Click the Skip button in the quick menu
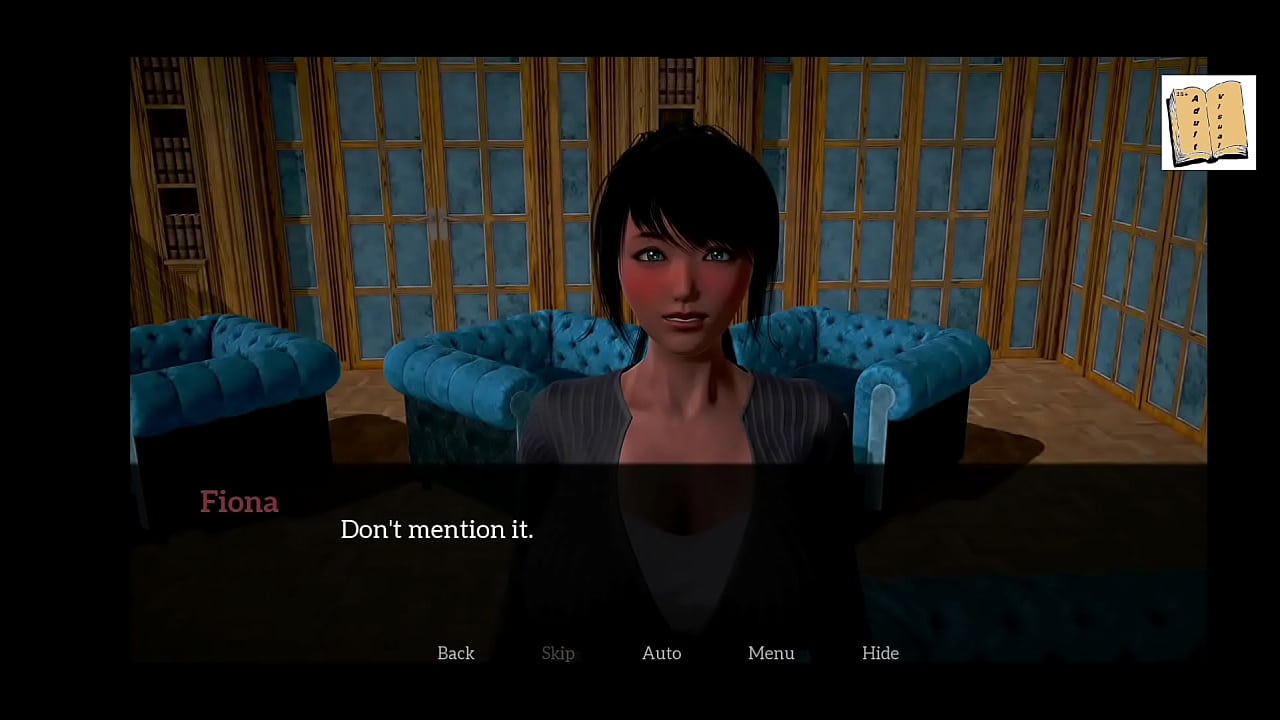This screenshot has width=1280, height=720. [x=558, y=653]
